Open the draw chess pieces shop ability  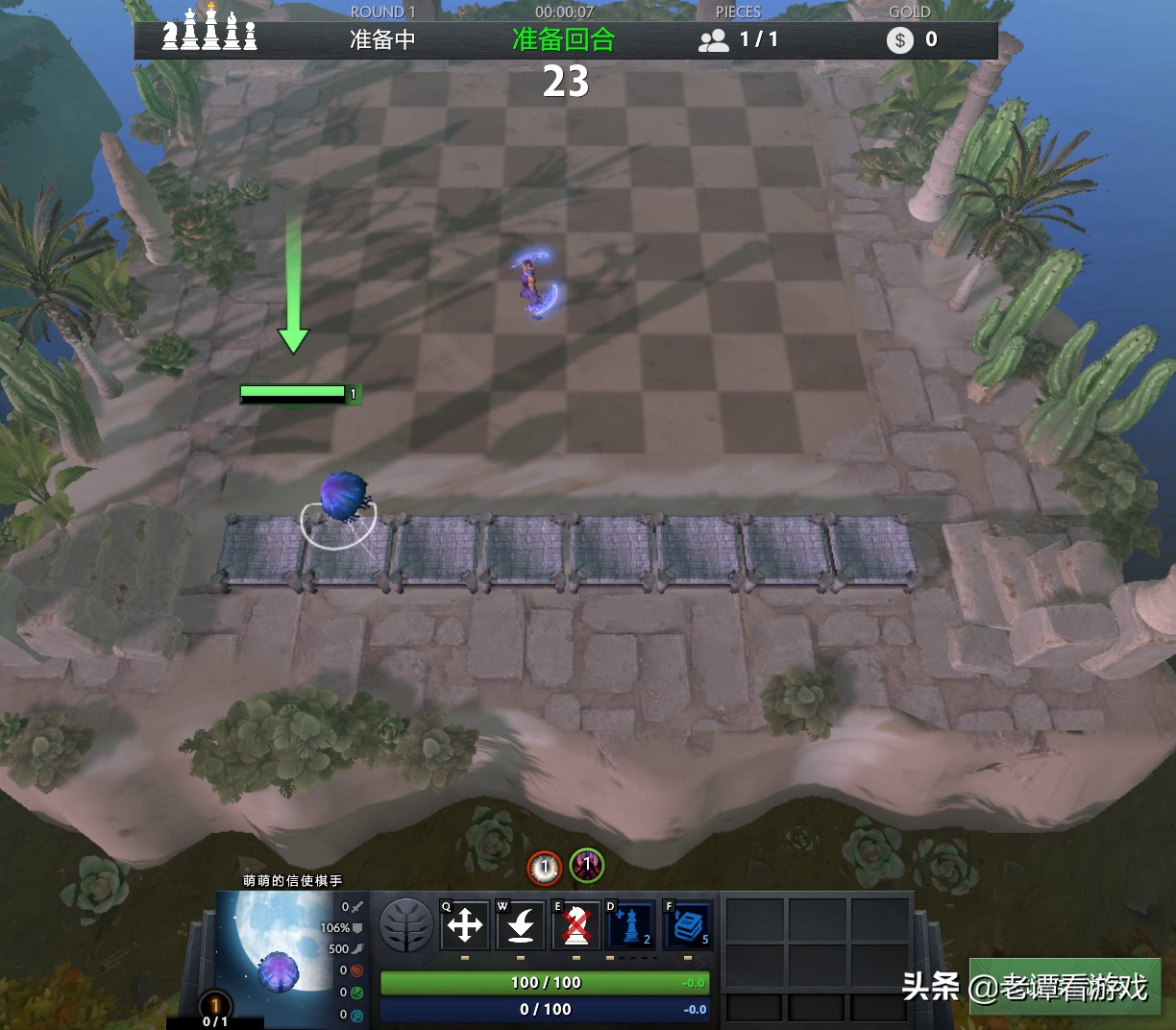pyautogui.click(x=631, y=926)
